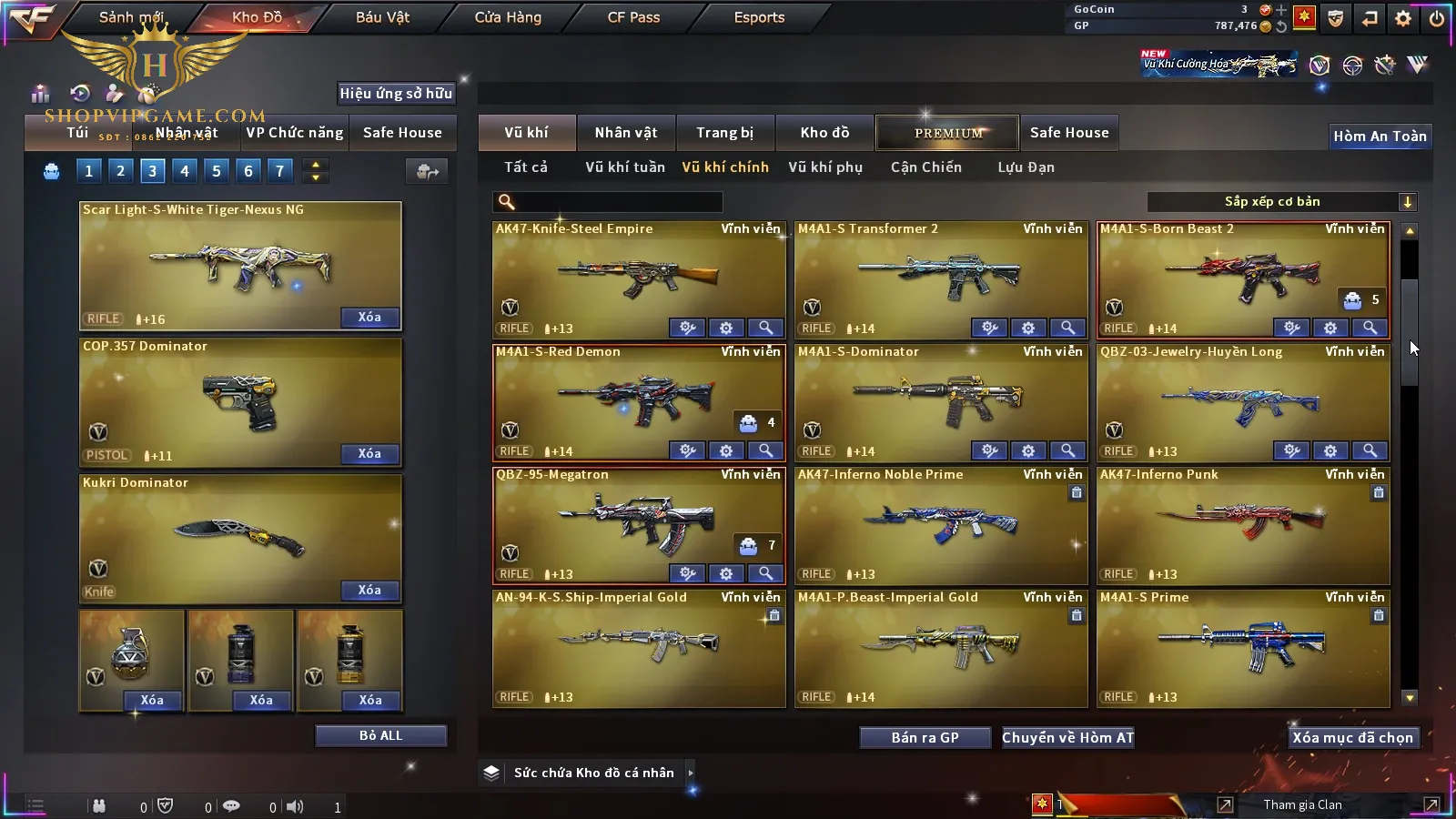Switch to the Esports section
The image size is (1456, 819).
tap(759, 17)
